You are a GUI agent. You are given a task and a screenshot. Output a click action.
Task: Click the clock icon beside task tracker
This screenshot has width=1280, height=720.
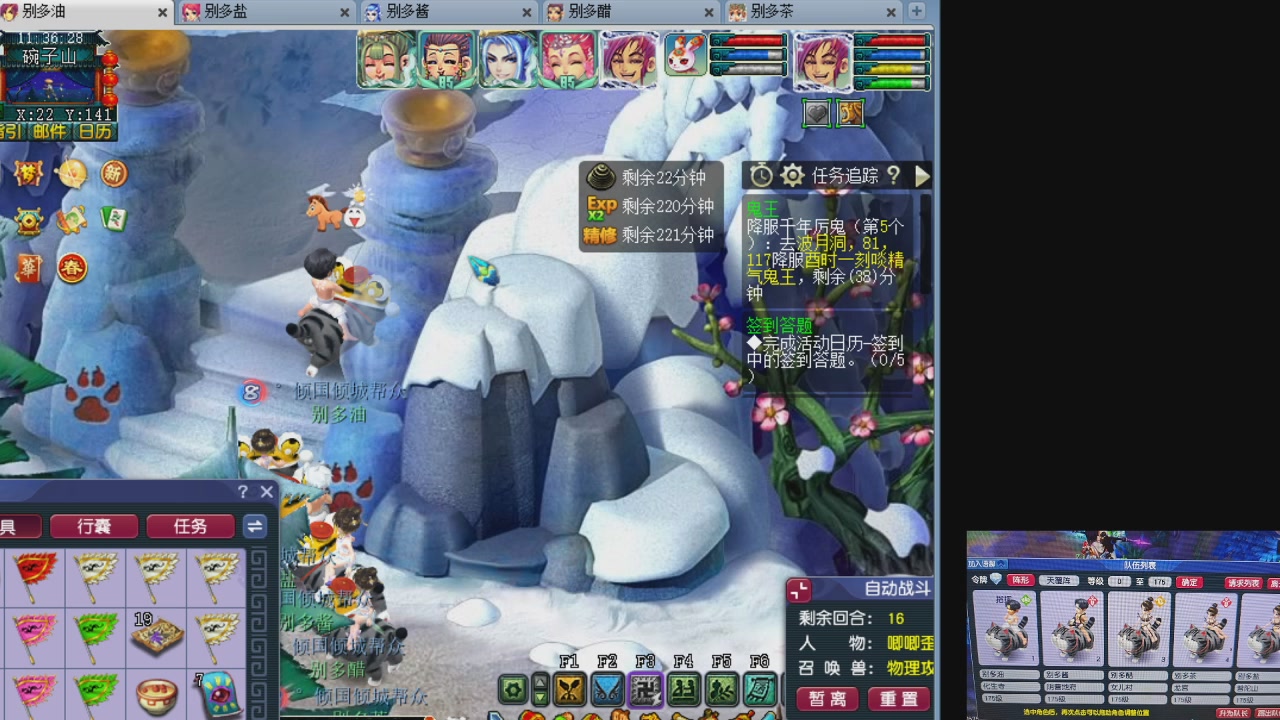(x=761, y=176)
